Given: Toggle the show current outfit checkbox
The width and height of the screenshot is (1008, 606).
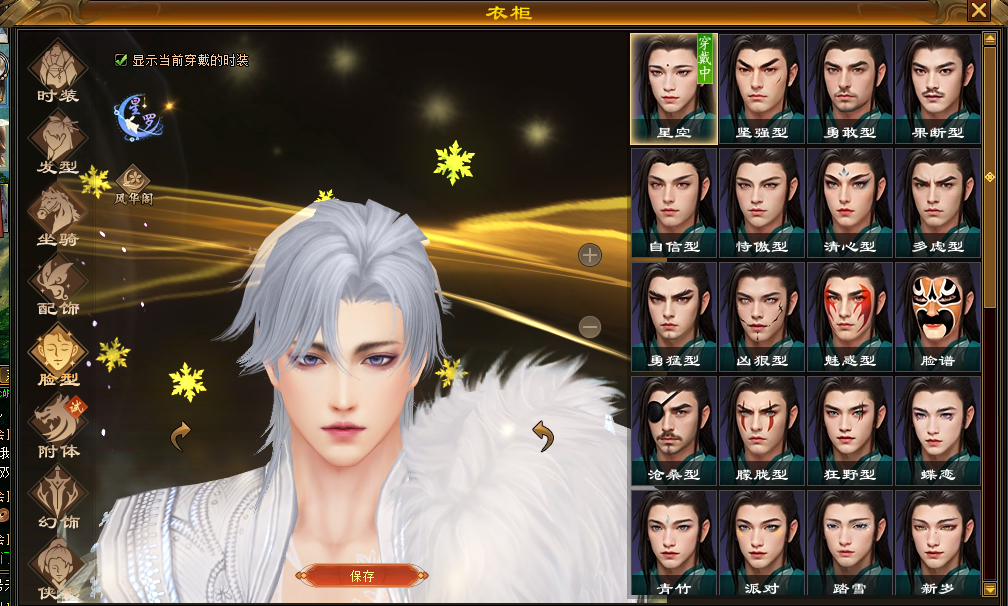Looking at the screenshot, I should coord(122,60).
